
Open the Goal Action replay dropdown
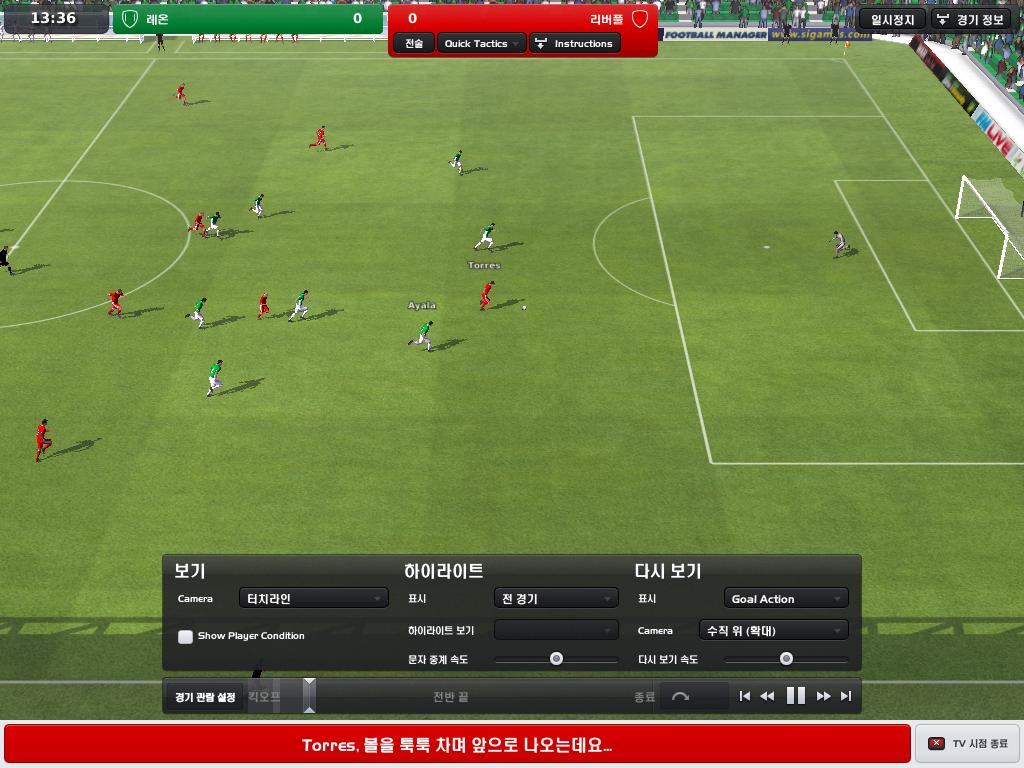point(786,598)
